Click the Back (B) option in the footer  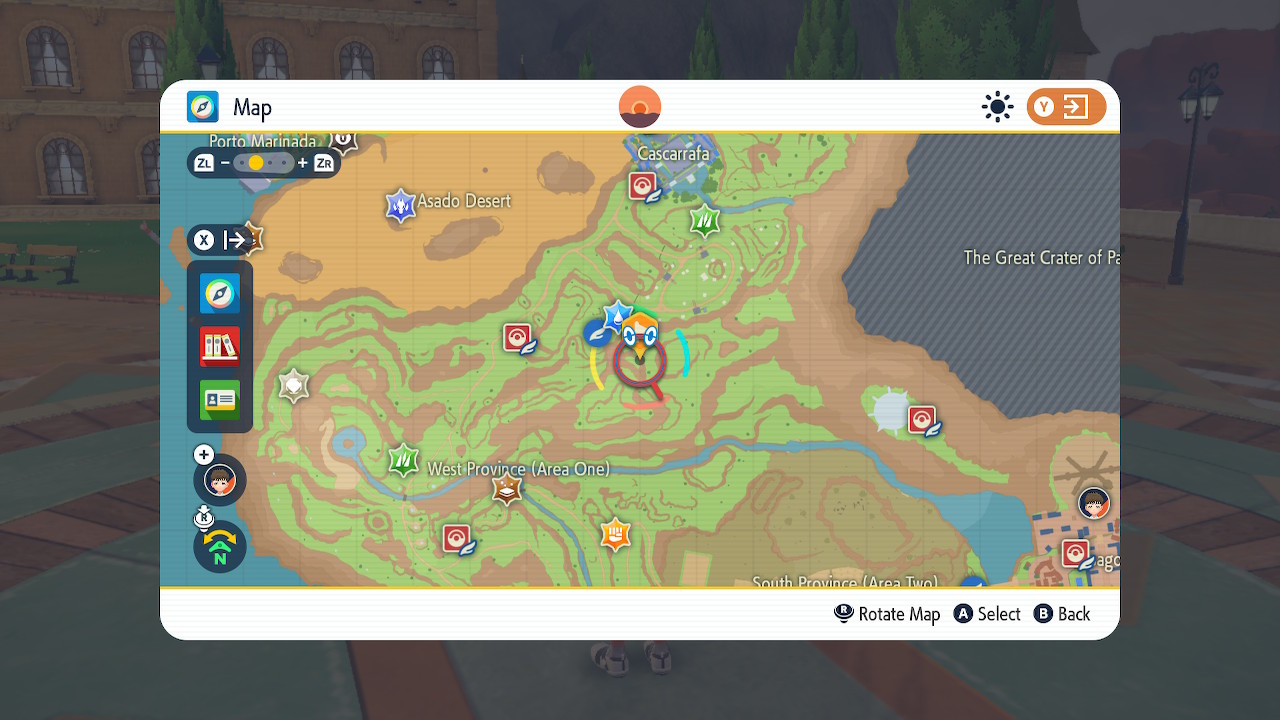pos(1062,614)
